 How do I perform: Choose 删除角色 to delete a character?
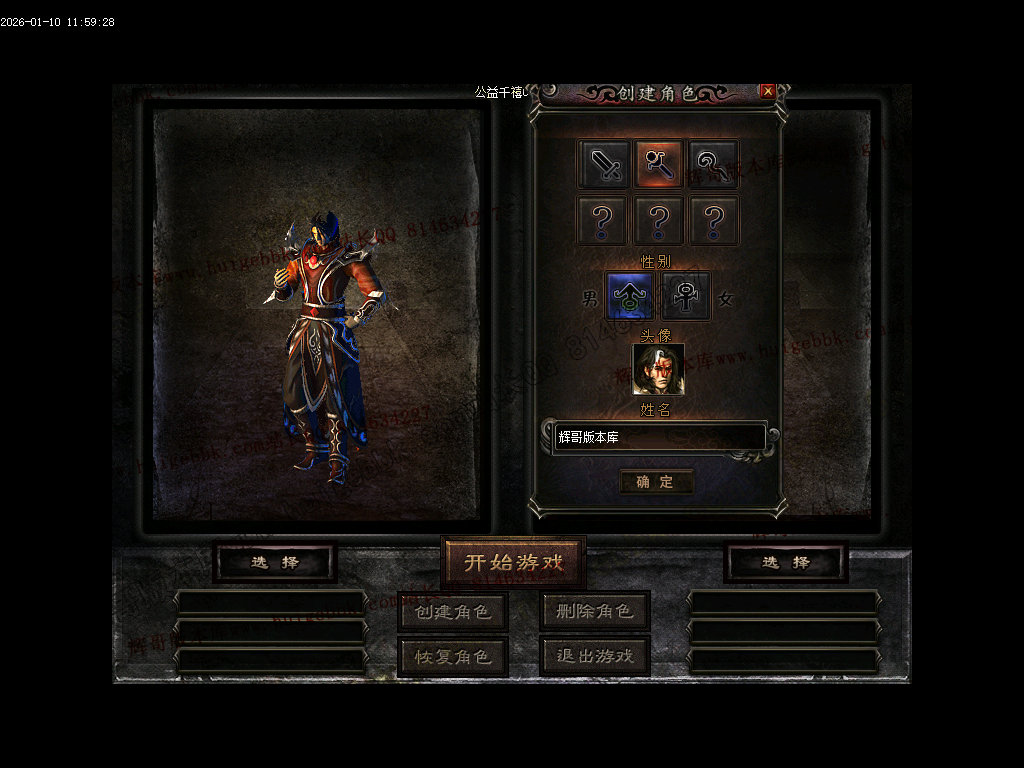click(x=595, y=611)
